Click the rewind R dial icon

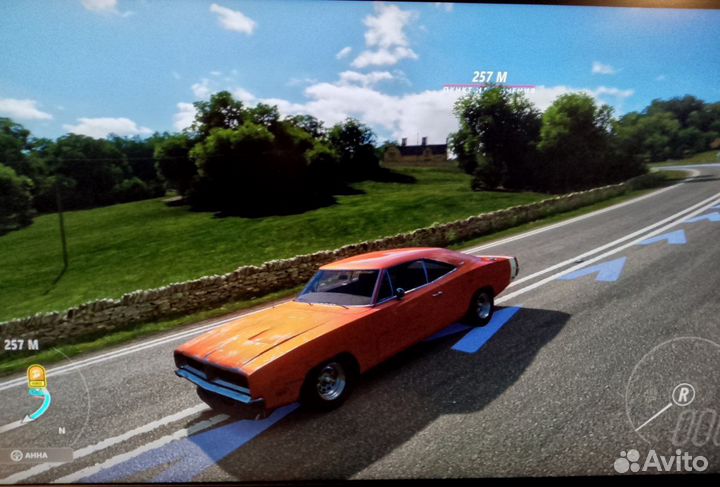coord(683,393)
